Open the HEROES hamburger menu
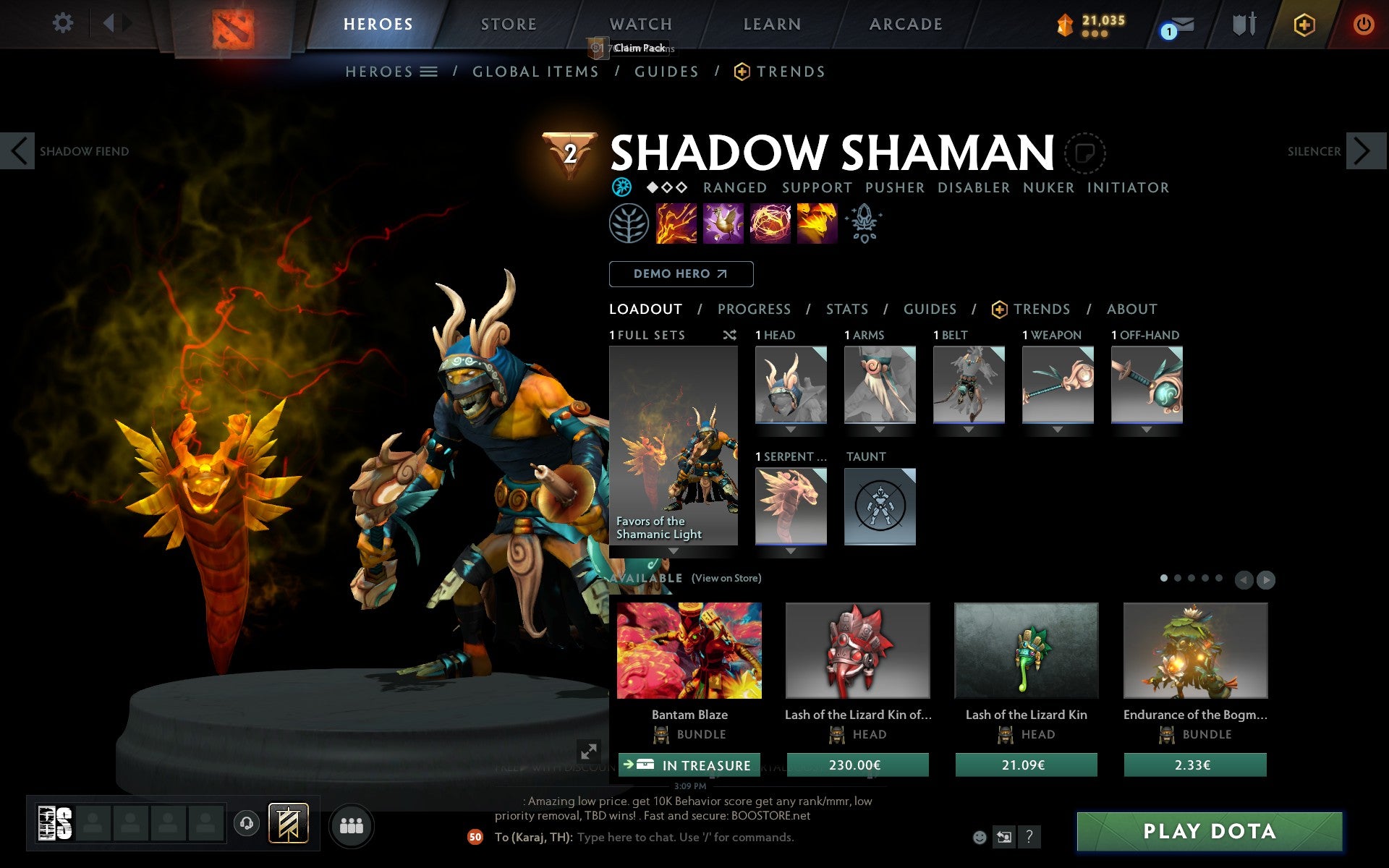This screenshot has height=868, width=1389. 428,72
